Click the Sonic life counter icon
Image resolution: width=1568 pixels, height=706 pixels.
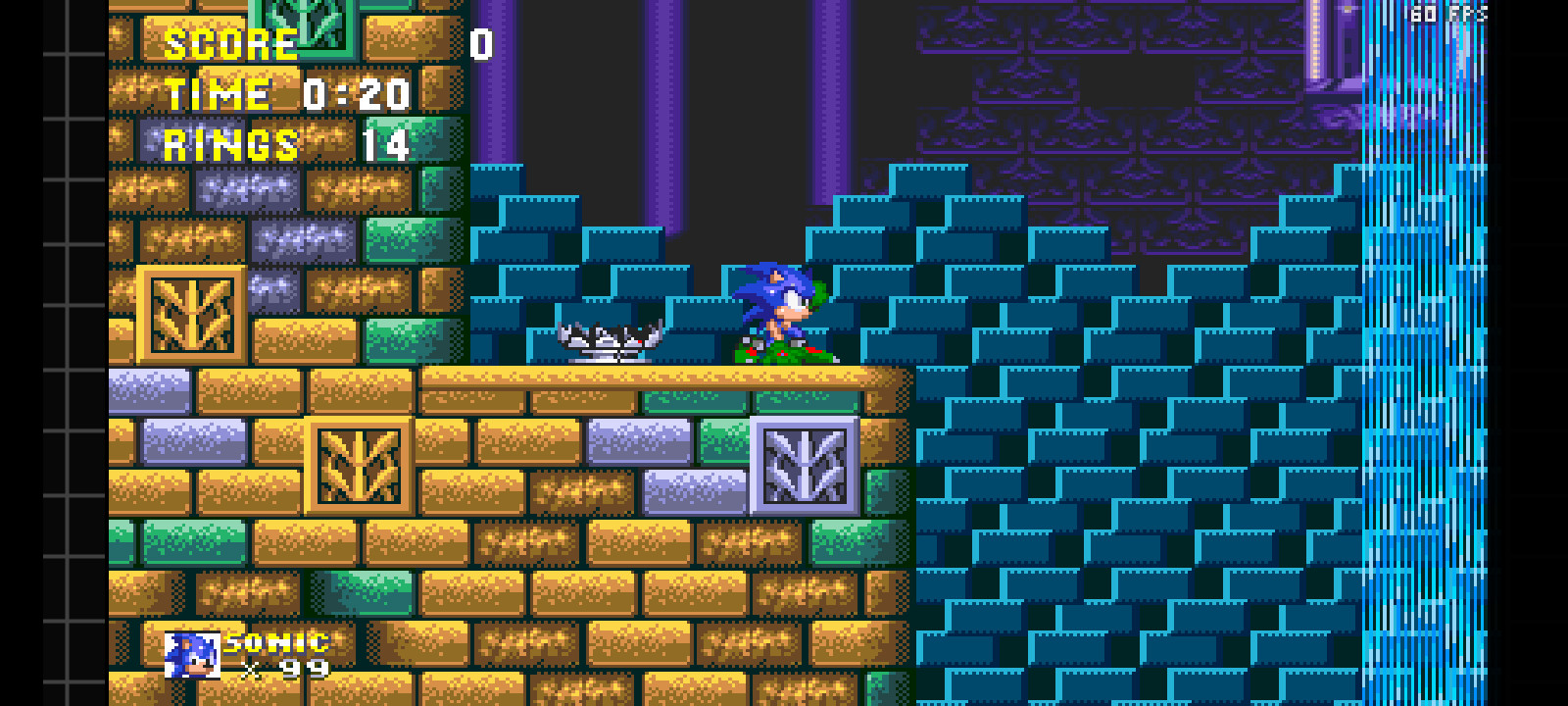tap(191, 655)
